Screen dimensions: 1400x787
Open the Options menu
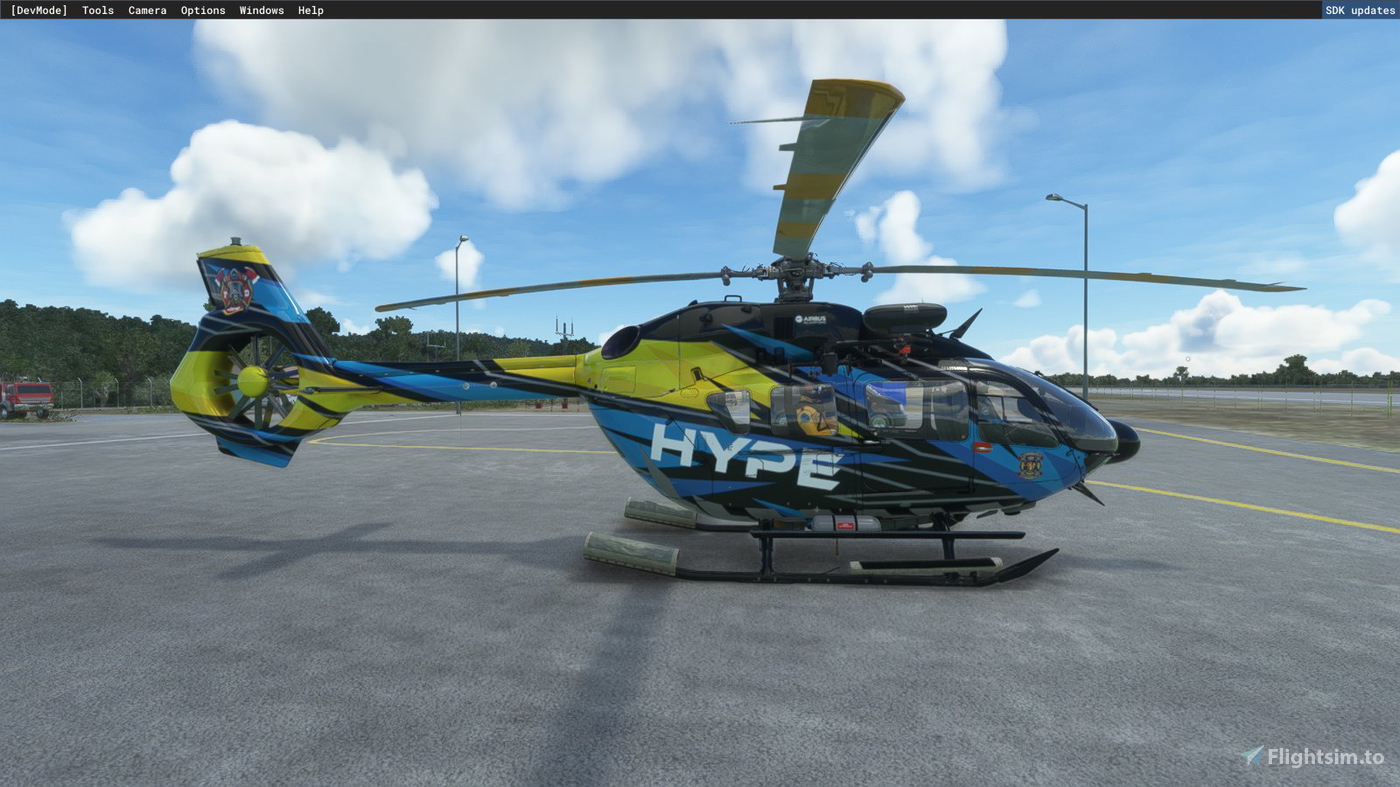[x=202, y=9]
